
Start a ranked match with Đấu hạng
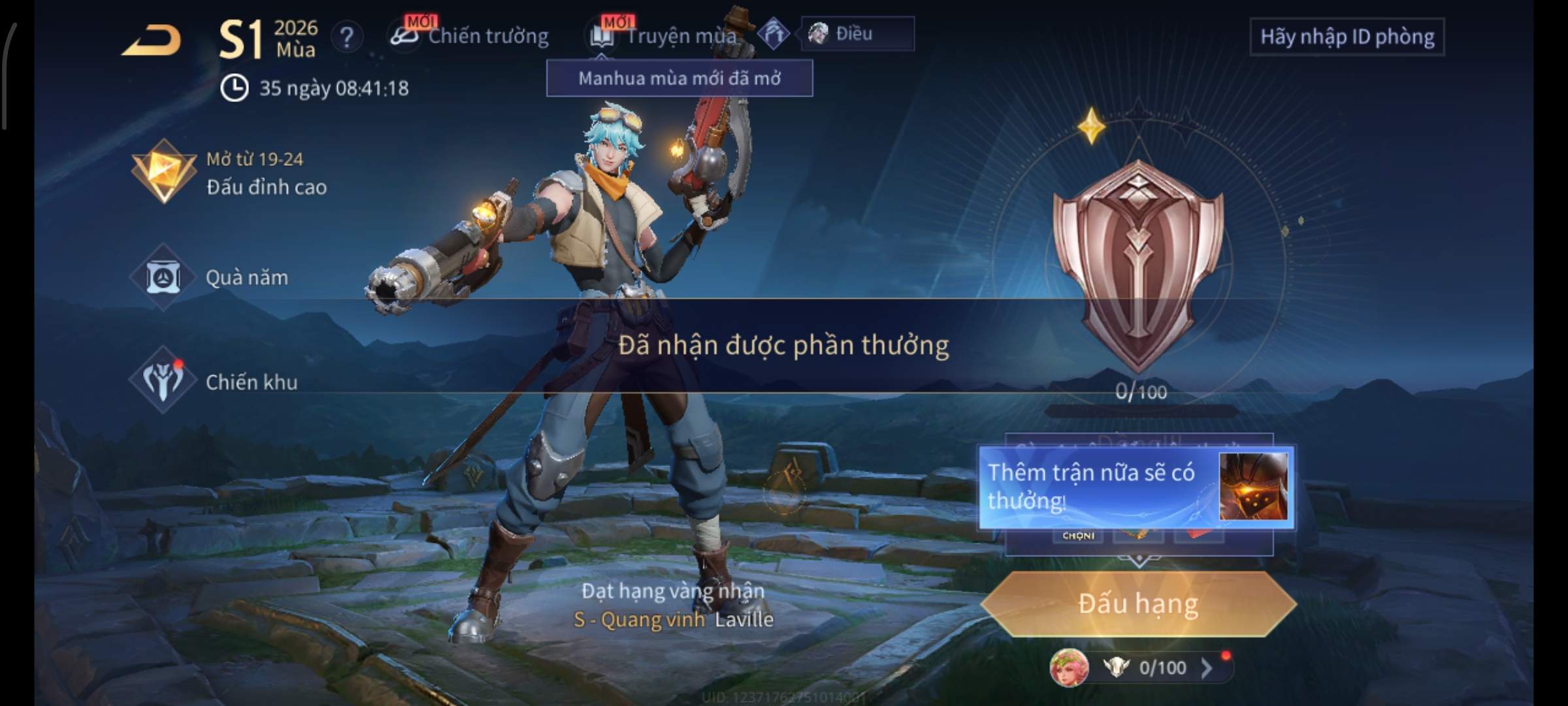[1138, 604]
